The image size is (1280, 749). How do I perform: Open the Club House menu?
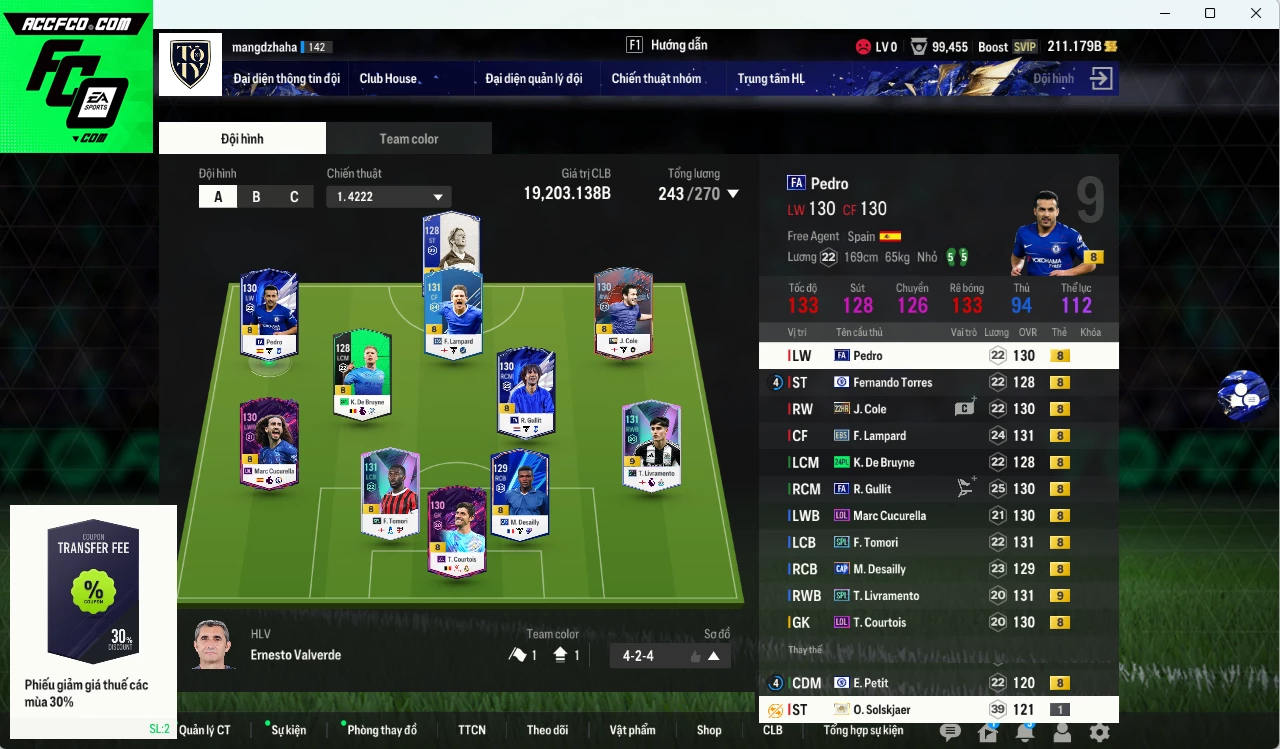coord(389,78)
